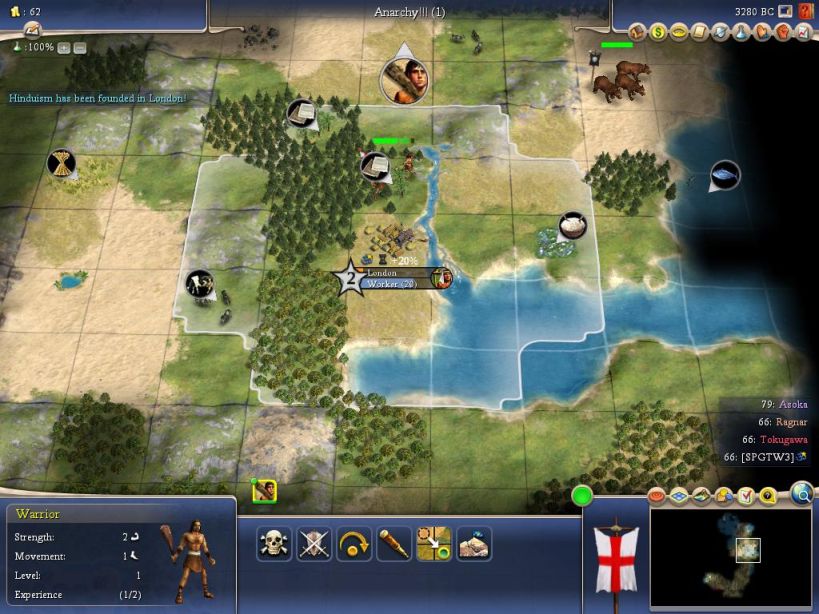The height and width of the screenshot is (614, 819).
Task: Open the main menu monitor icon
Action: point(785,12)
